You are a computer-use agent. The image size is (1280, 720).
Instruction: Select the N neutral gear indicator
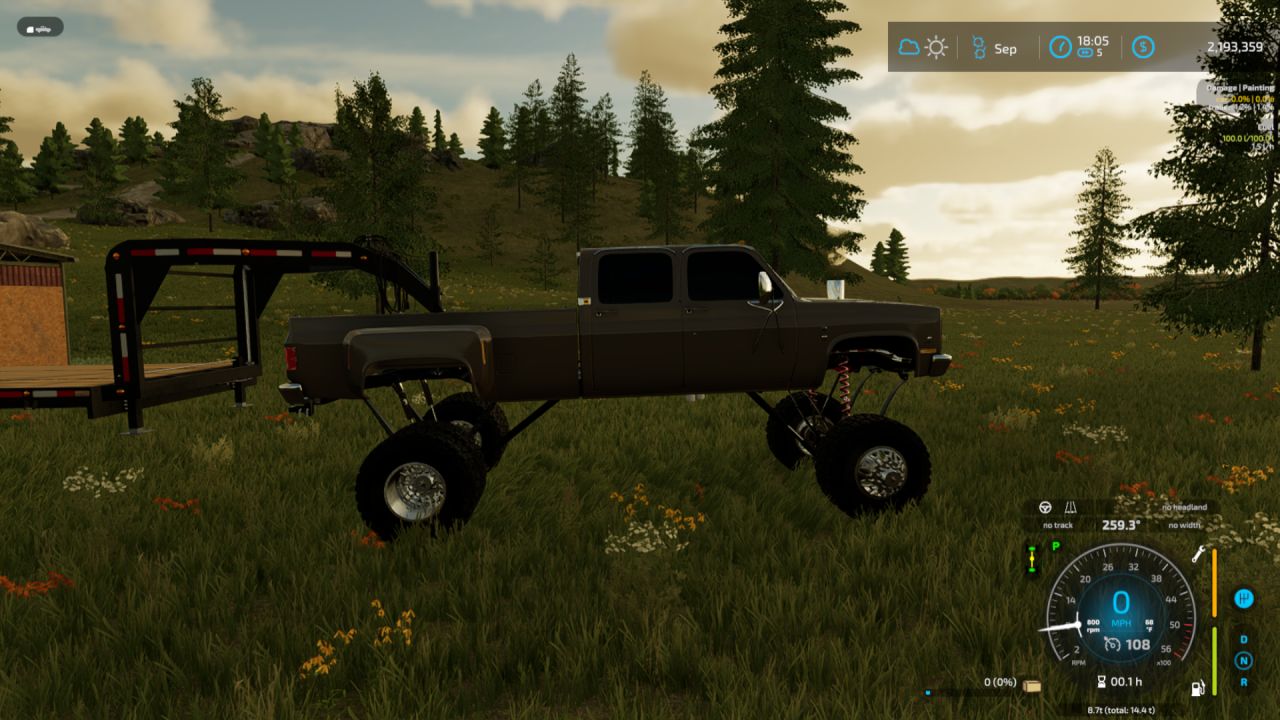(x=1244, y=660)
